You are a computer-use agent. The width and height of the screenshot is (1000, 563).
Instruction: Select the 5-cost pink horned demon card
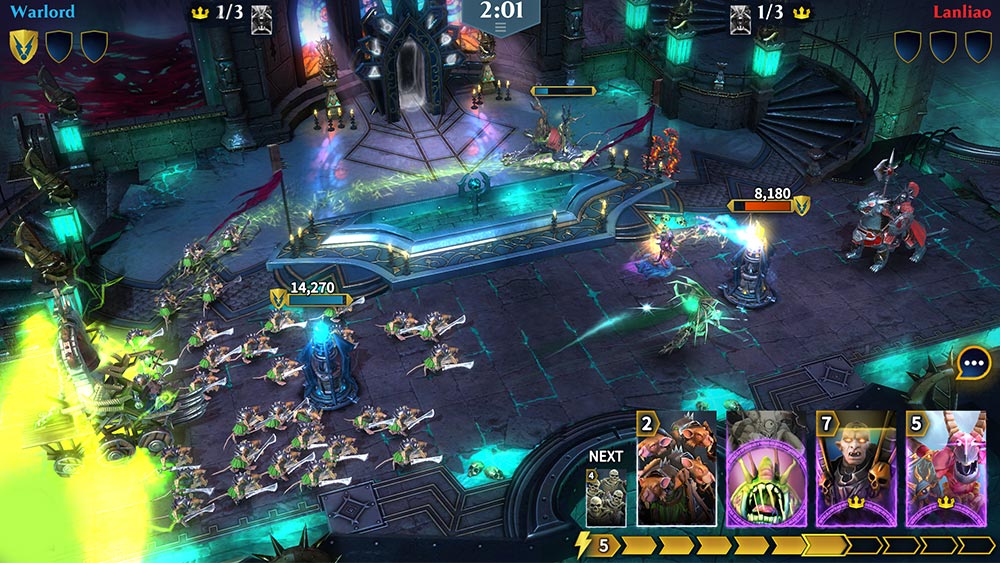pos(945,469)
